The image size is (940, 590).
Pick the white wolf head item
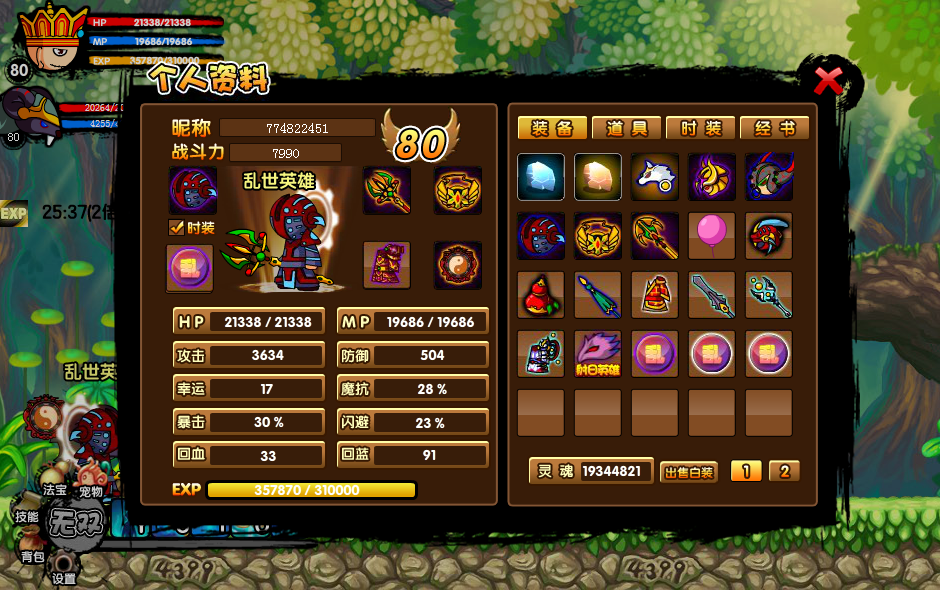655,177
